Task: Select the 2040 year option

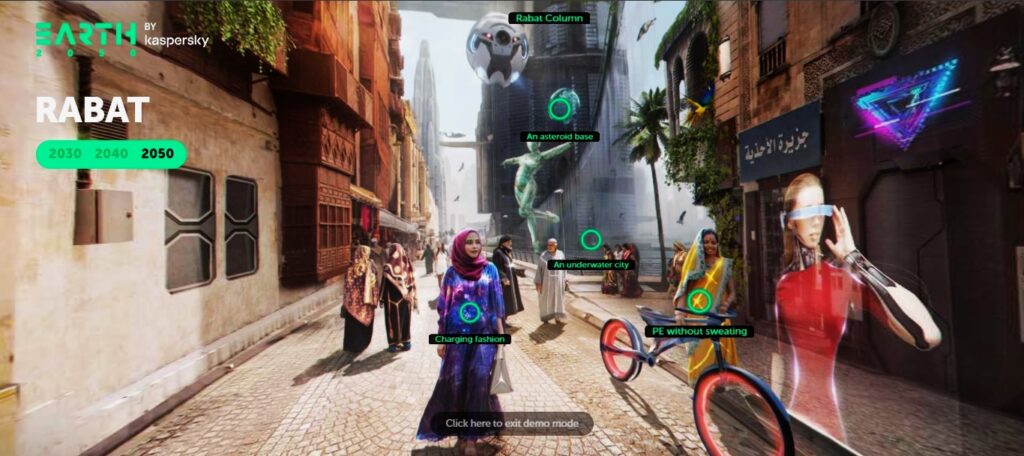Action: click(x=110, y=154)
